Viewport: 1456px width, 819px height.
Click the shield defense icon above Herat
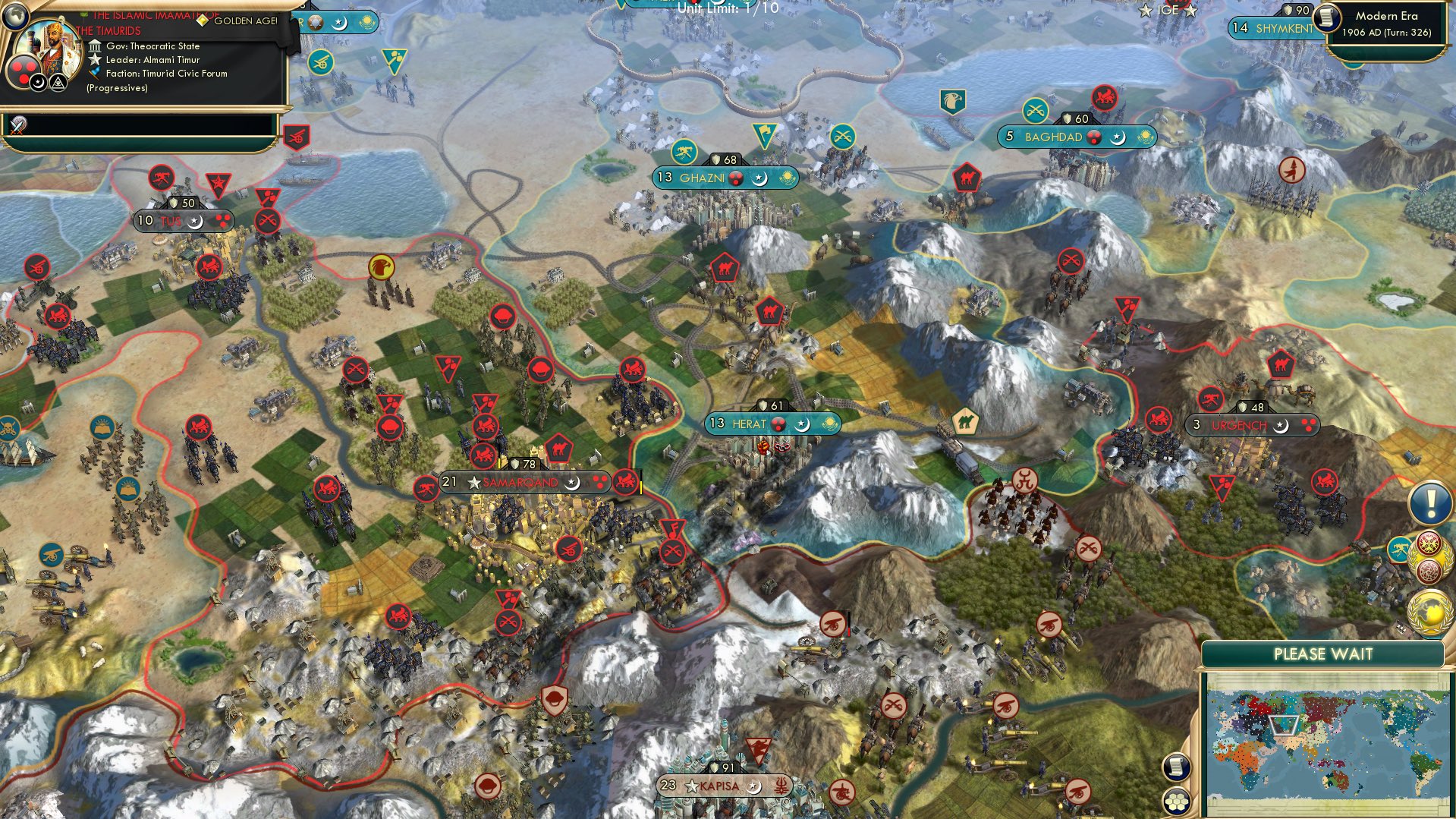(765, 406)
